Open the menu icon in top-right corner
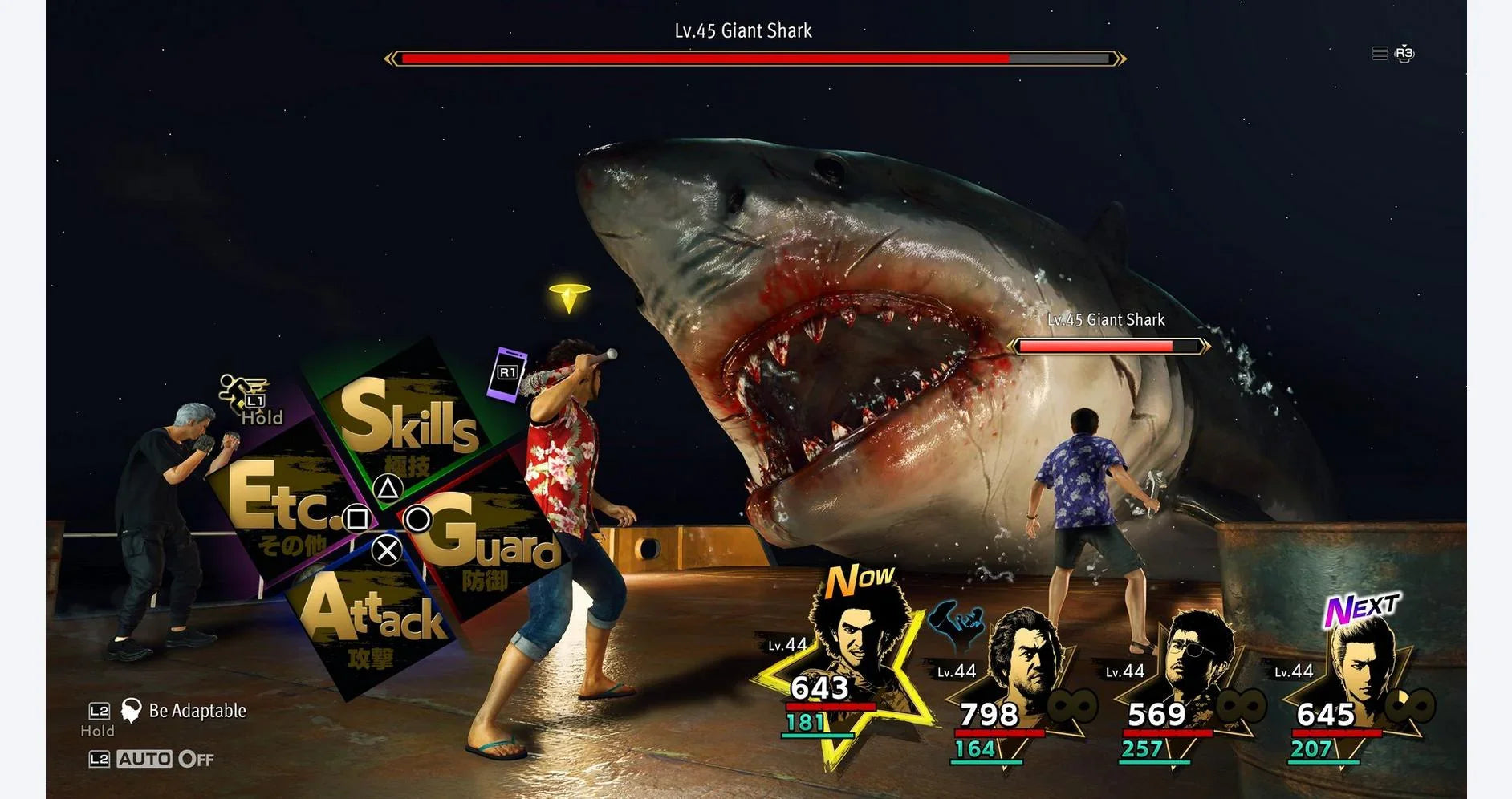Viewport: 1512px width, 799px height. coord(1380,54)
